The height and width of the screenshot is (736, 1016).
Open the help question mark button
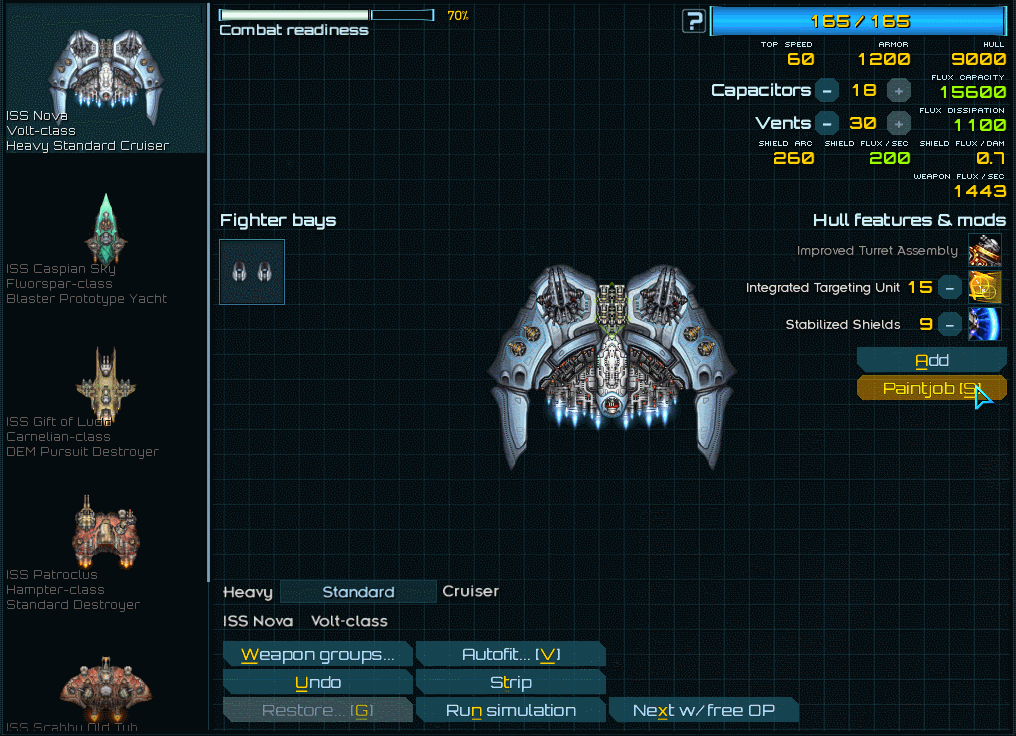[693, 21]
